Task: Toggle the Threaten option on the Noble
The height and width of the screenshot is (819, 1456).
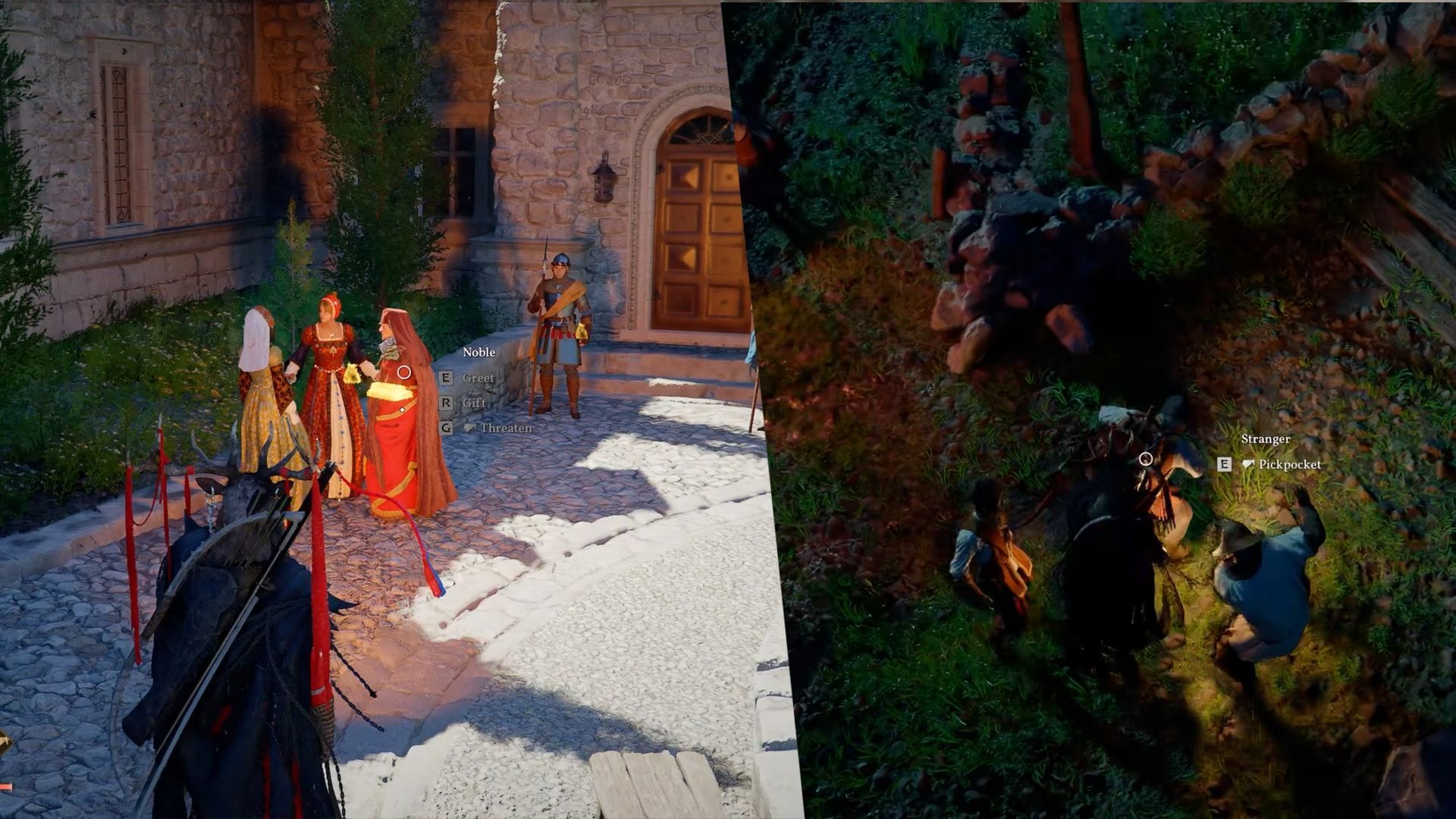Action: coord(505,428)
